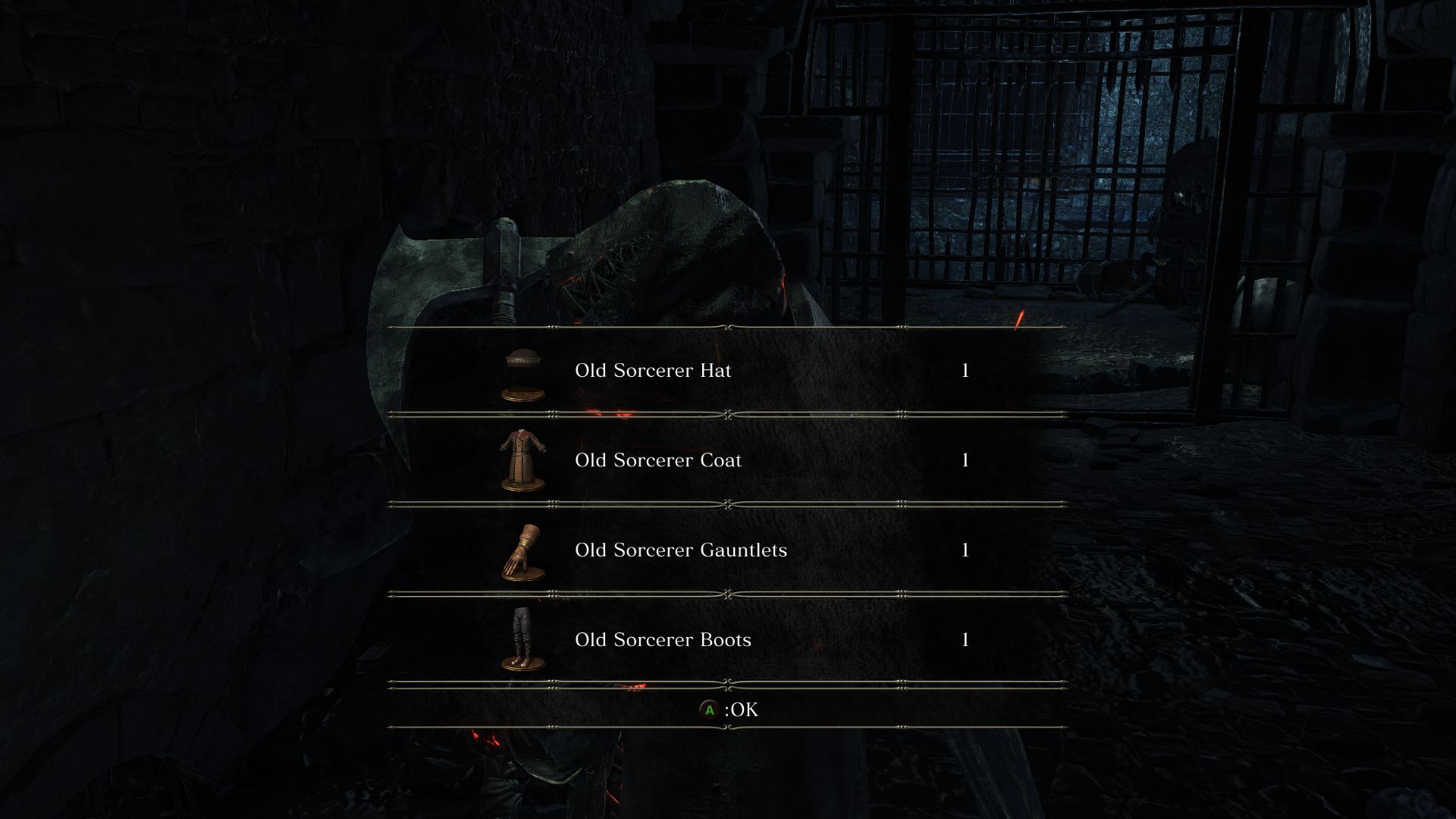Click the quantity number beside Old Sorcerer Gauntlets

965,550
